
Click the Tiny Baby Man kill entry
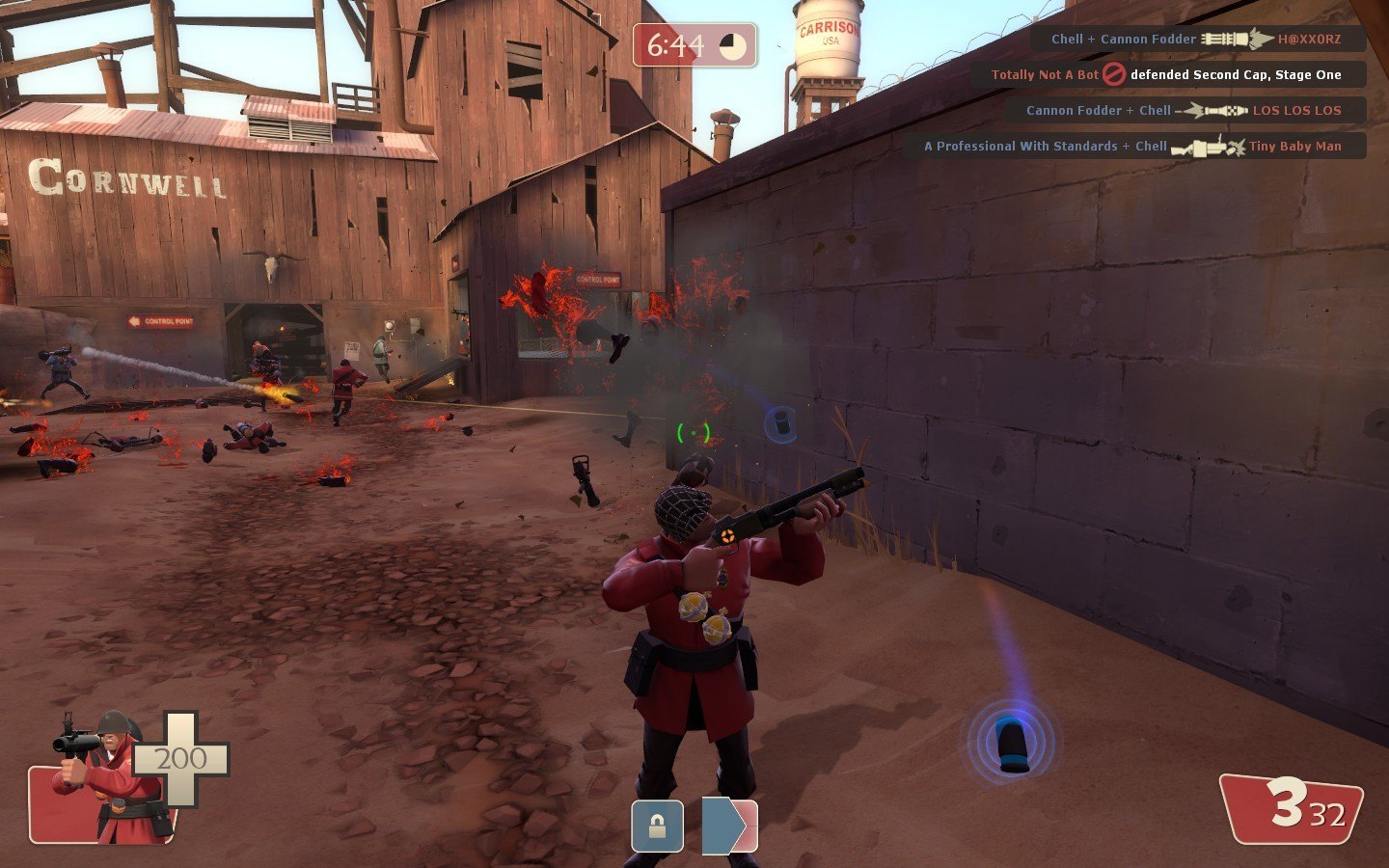[1133, 146]
